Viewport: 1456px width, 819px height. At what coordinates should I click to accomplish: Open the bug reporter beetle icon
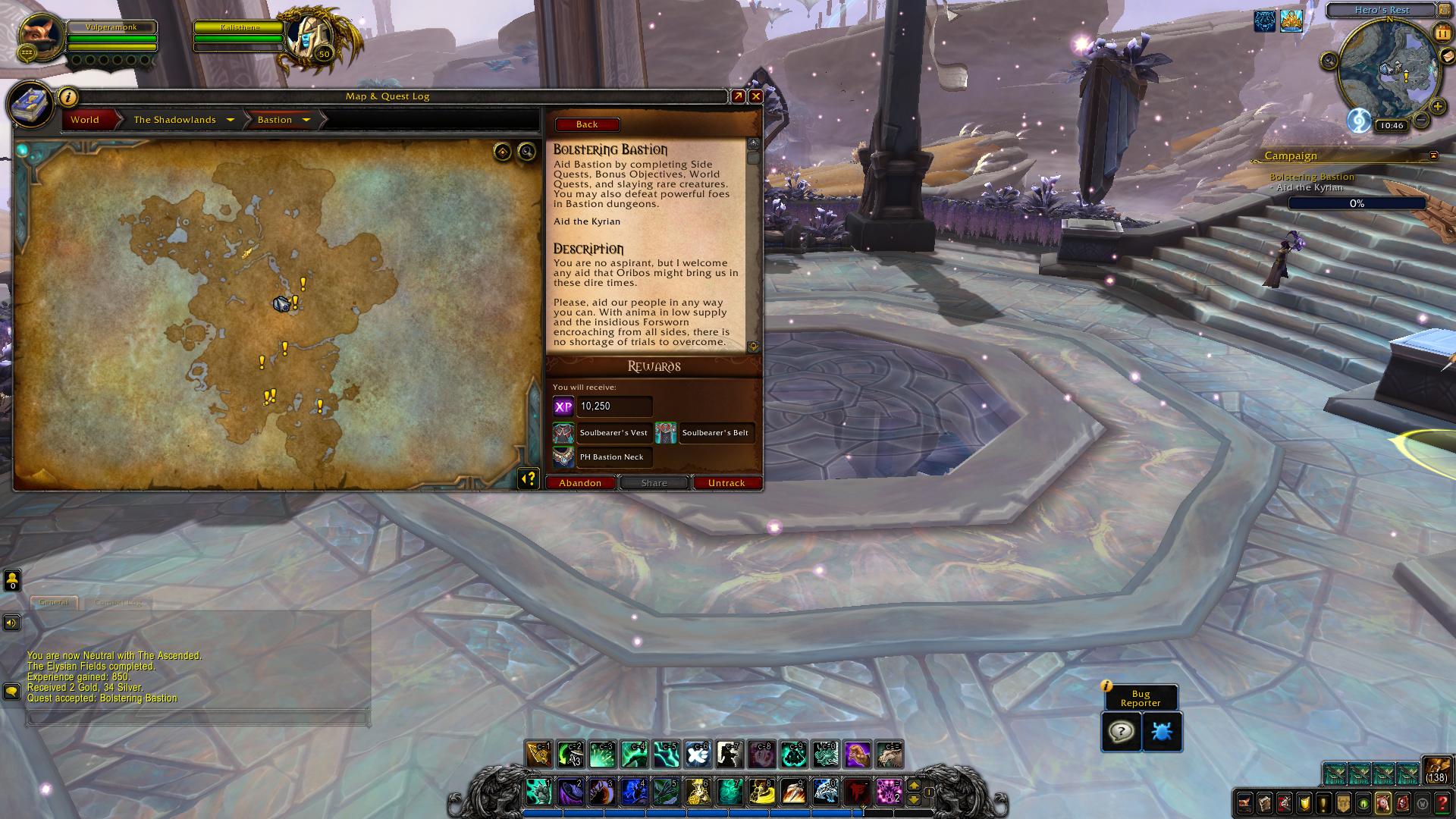(1162, 732)
